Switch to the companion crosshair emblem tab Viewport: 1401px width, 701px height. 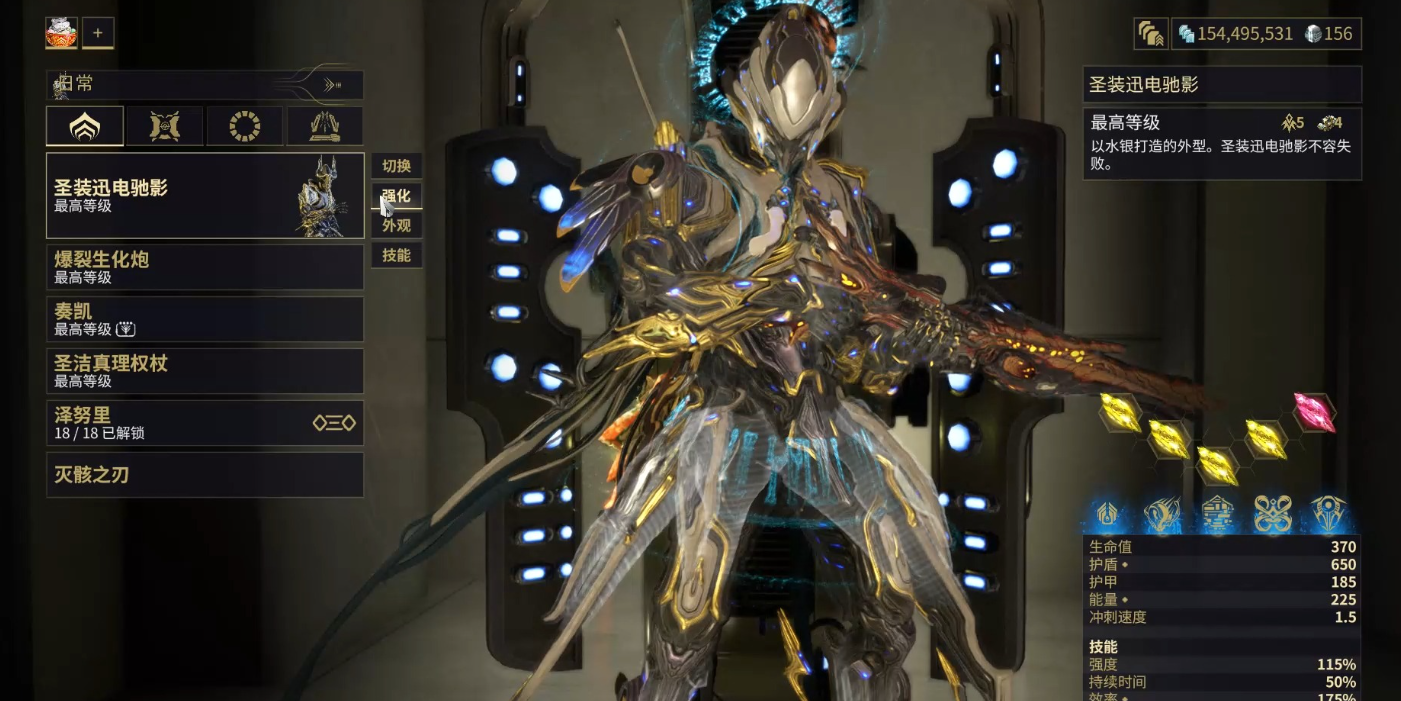pyautogui.click(x=164, y=127)
